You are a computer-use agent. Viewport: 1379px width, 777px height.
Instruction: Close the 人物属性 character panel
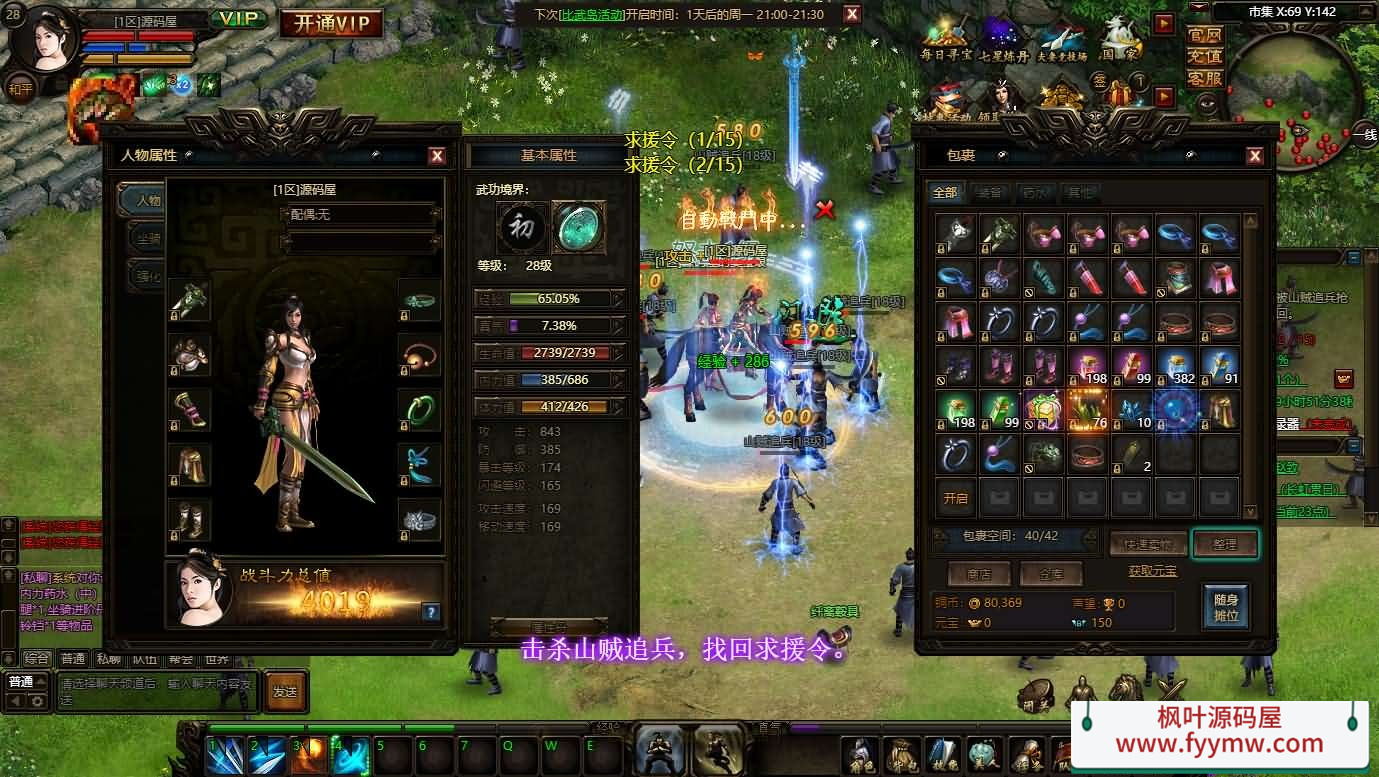click(437, 156)
